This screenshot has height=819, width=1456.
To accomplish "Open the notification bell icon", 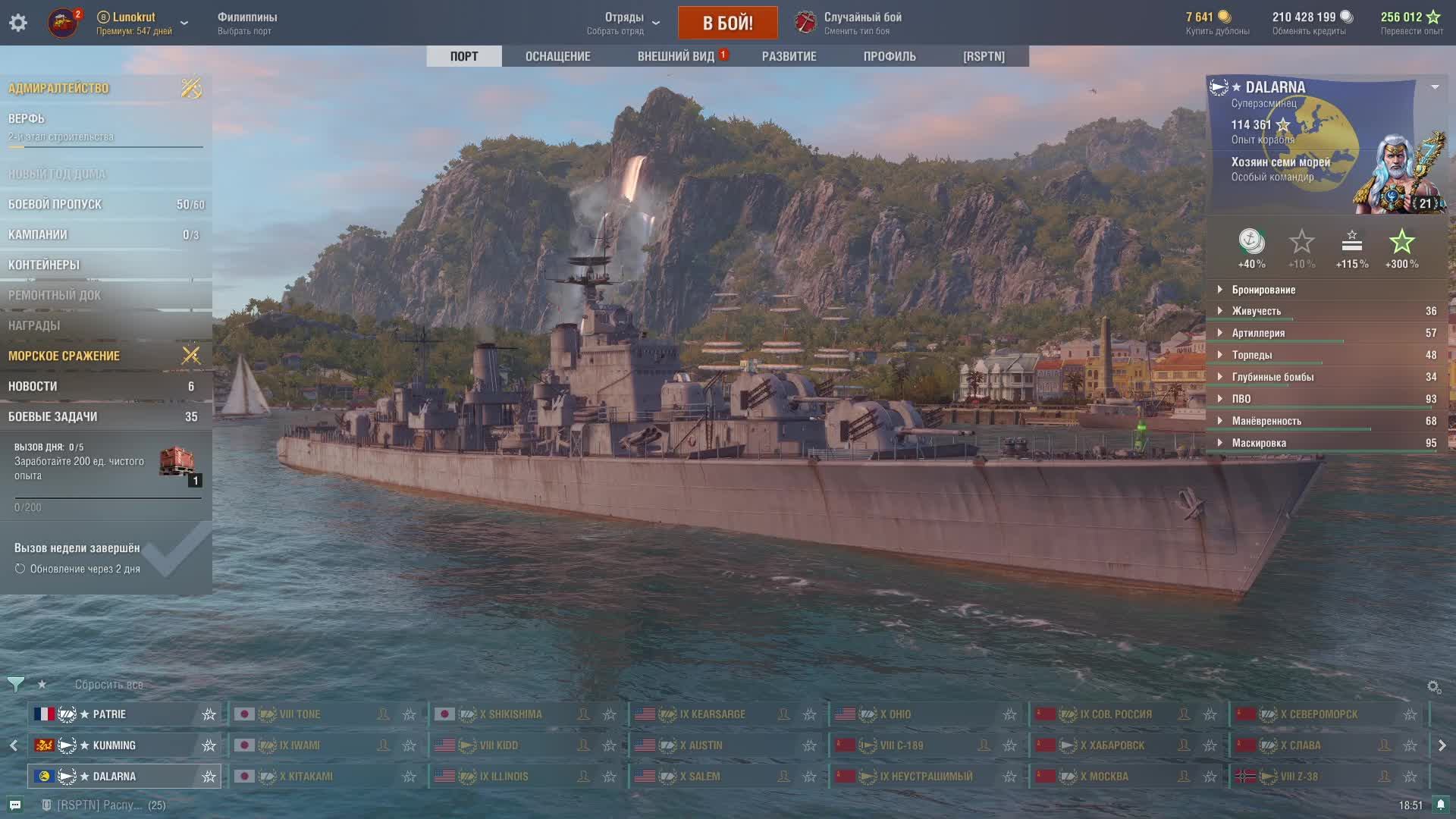I will (x=1440, y=805).
